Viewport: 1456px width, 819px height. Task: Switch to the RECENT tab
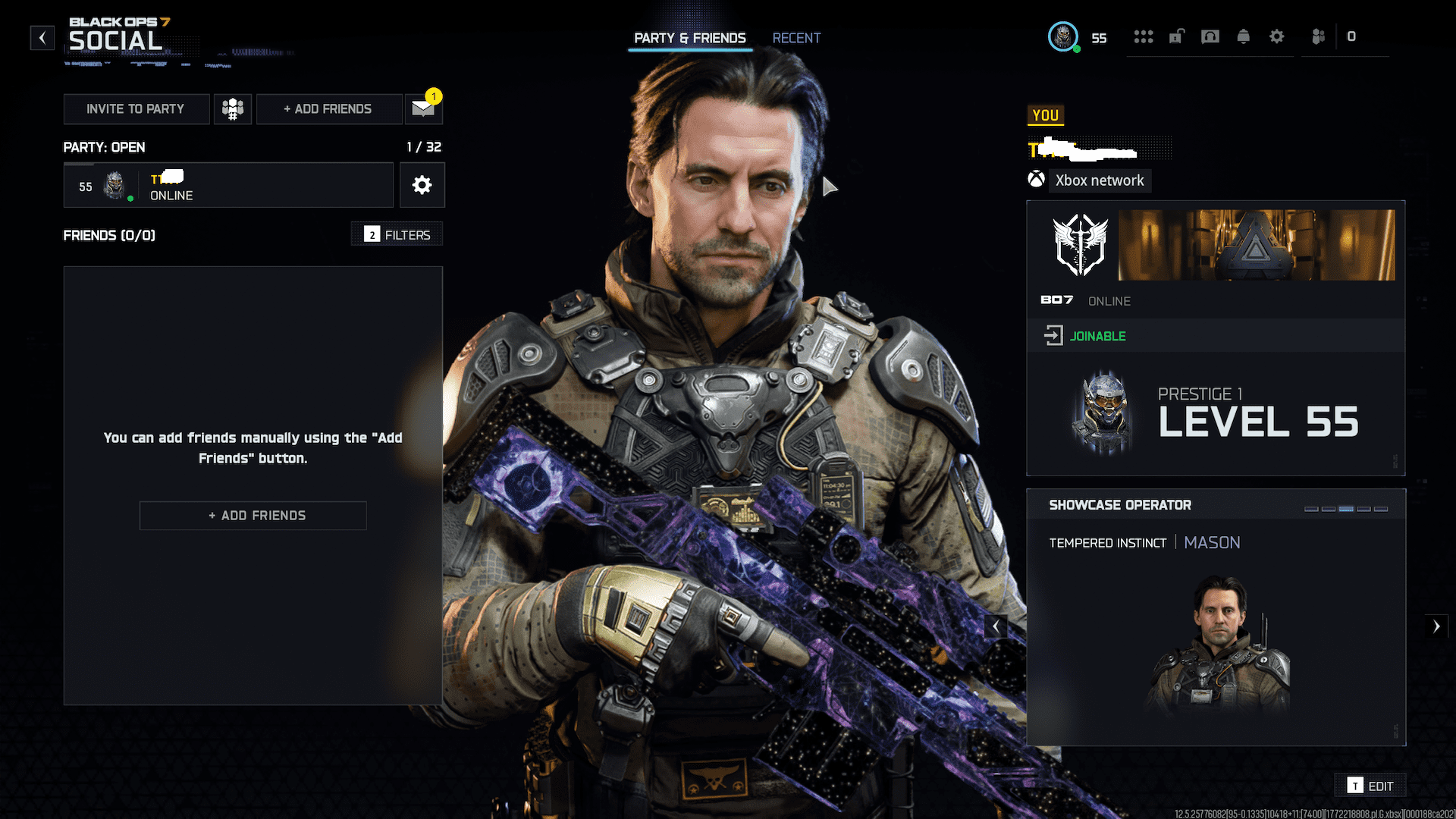click(x=796, y=38)
